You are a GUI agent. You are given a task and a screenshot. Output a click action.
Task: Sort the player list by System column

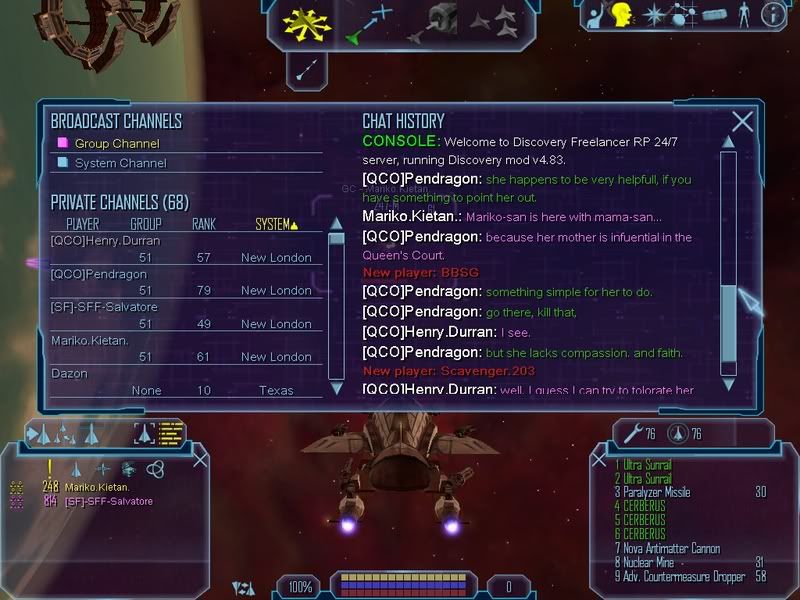(x=276, y=224)
